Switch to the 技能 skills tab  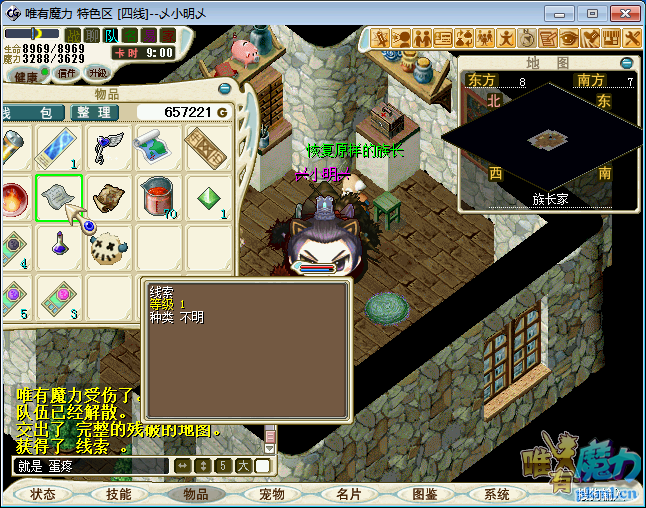119,494
